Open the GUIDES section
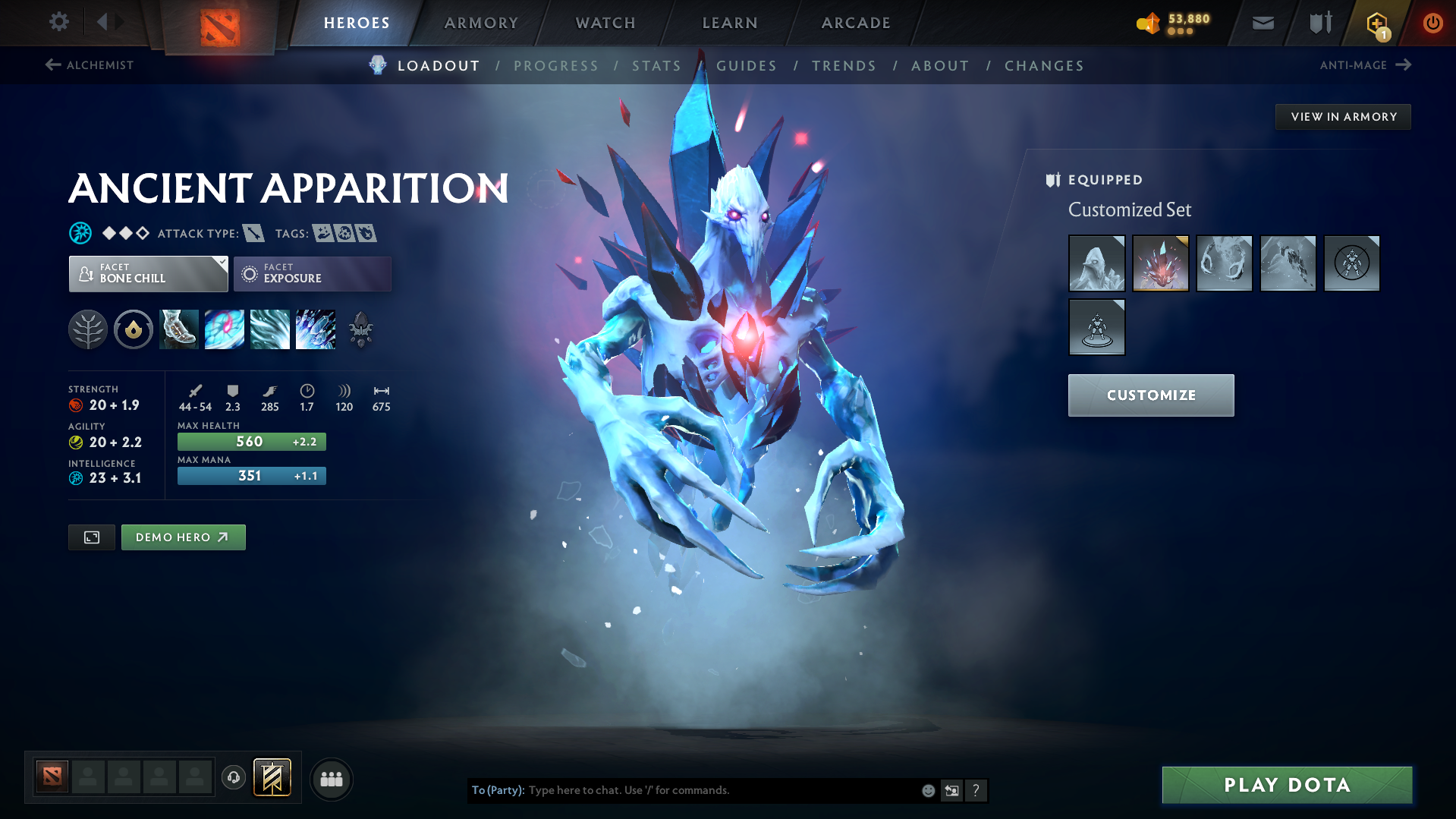Viewport: 1456px width, 819px height. tap(747, 66)
